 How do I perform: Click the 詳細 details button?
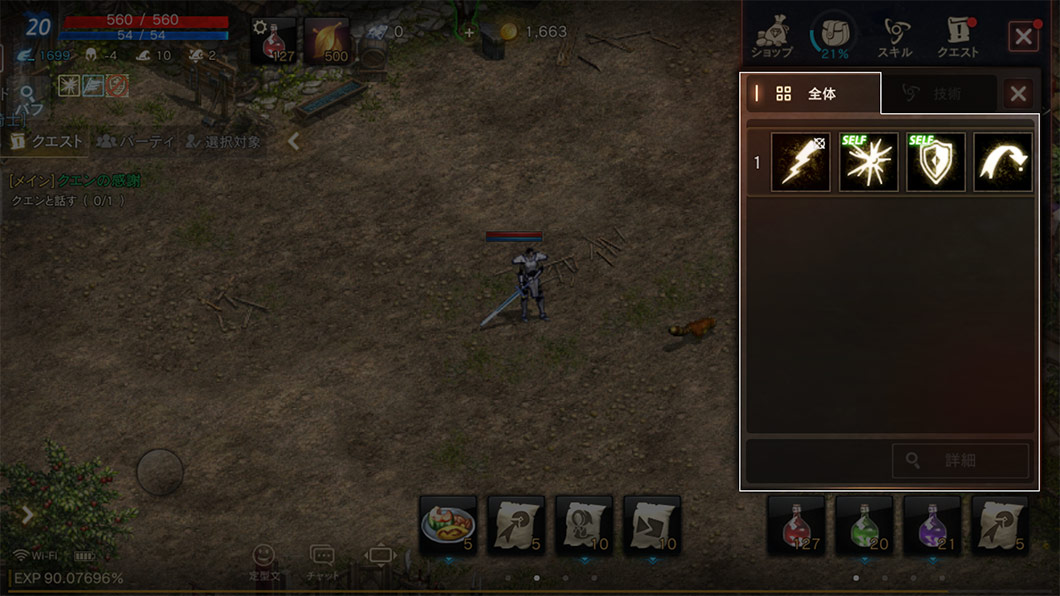960,461
